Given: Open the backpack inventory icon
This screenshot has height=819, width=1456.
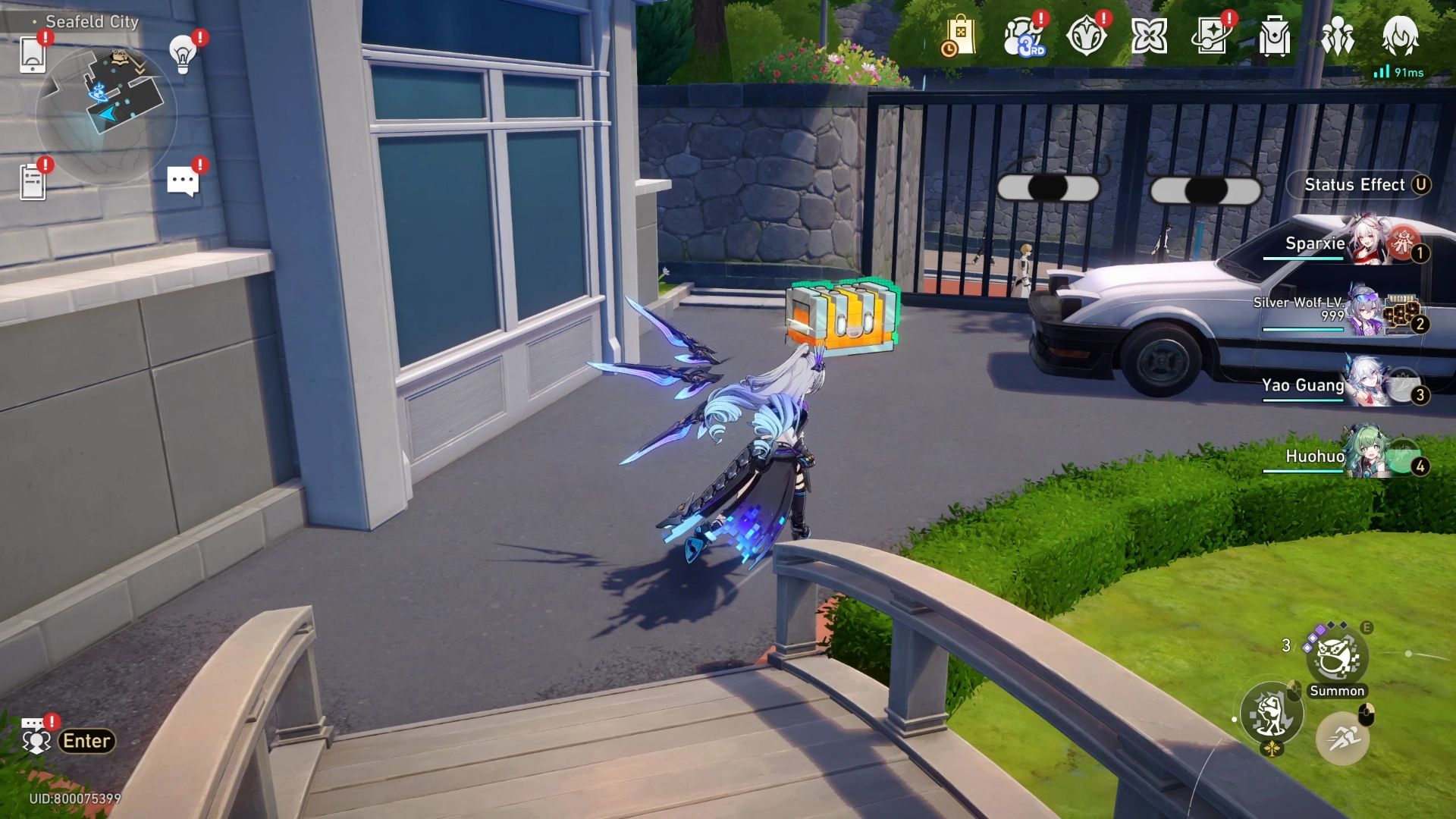Looking at the screenshot, I should (1275, 36).
